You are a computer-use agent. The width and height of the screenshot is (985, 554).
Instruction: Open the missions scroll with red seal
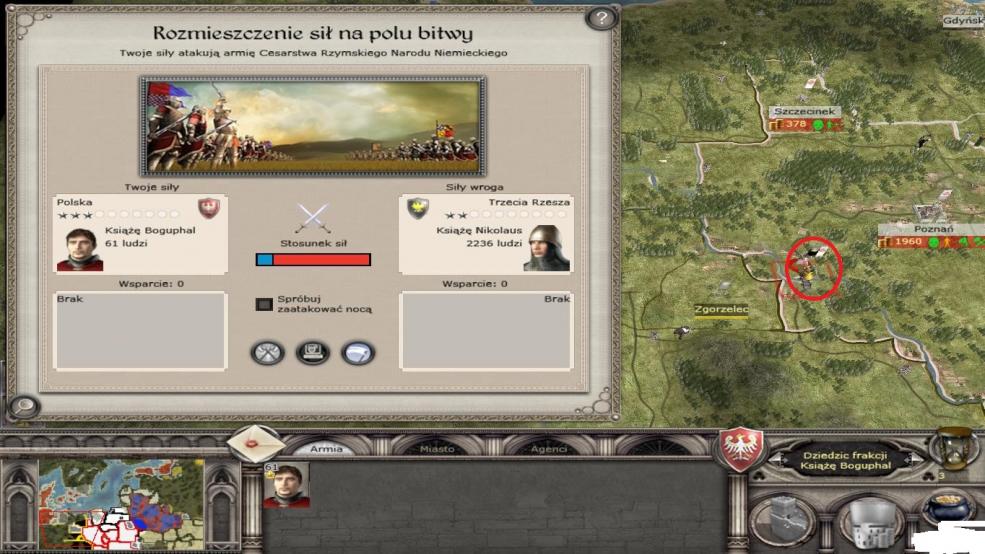[x=254, y=442]
